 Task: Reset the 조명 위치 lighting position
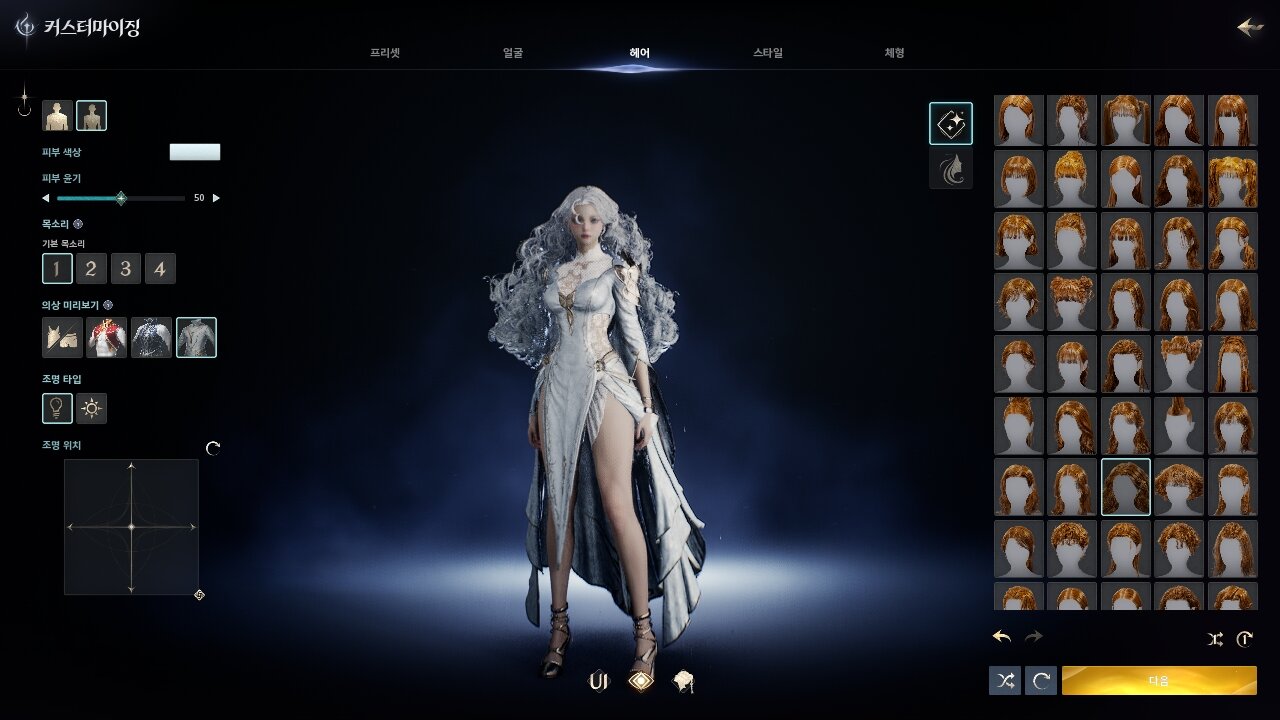213,448
